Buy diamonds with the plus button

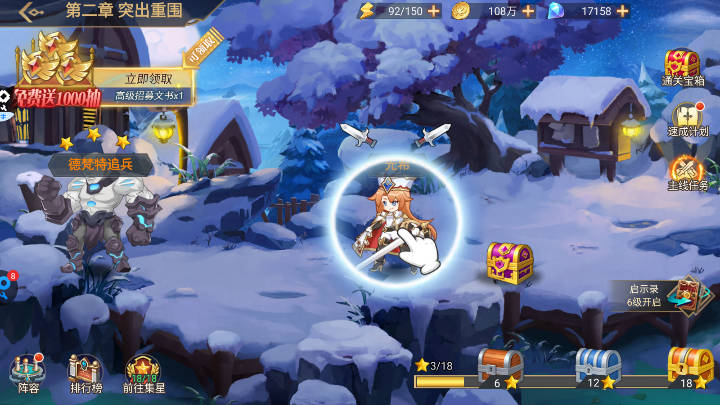tap(624, 11)
